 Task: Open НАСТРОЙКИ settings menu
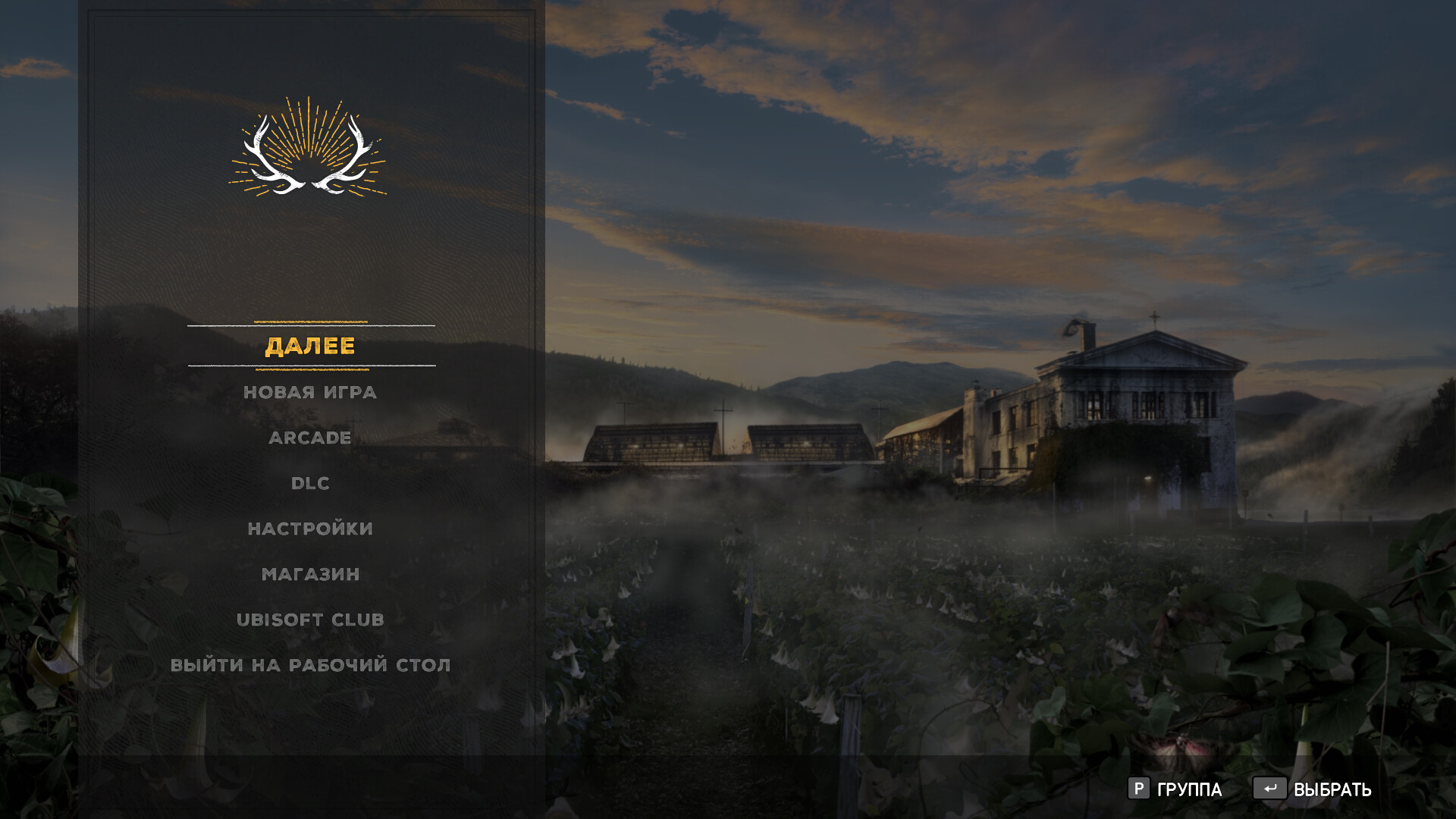click(310, 529)
